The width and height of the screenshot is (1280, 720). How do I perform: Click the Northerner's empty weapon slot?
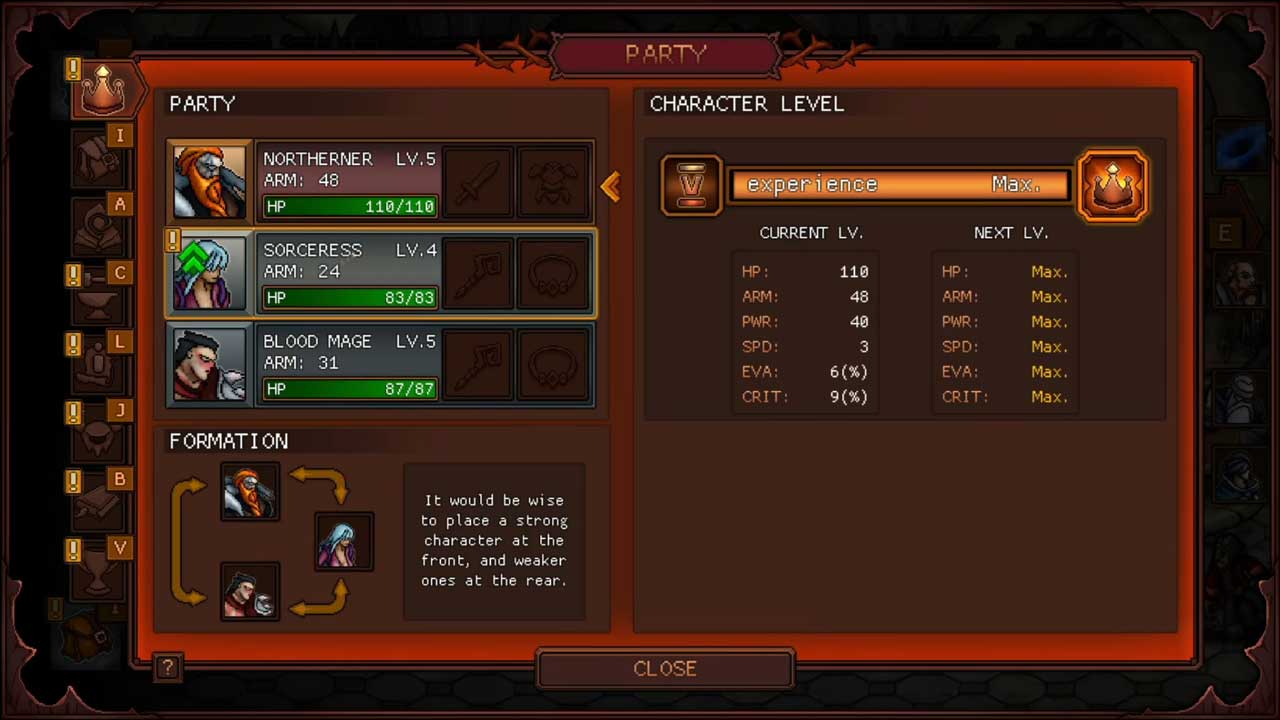pyautogui.click(x=478, y=182)
